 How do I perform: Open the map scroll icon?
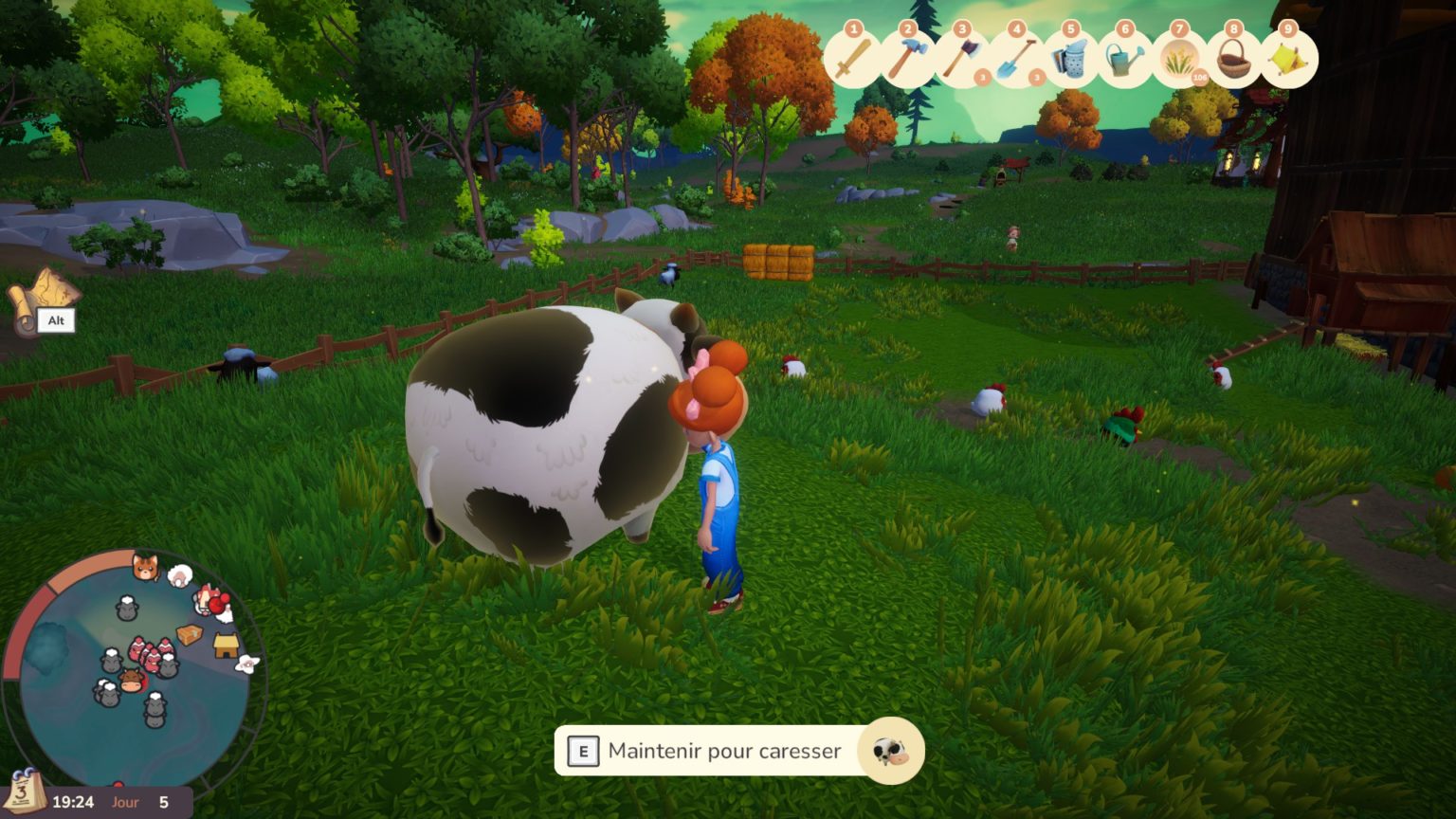tap(41, 296)
